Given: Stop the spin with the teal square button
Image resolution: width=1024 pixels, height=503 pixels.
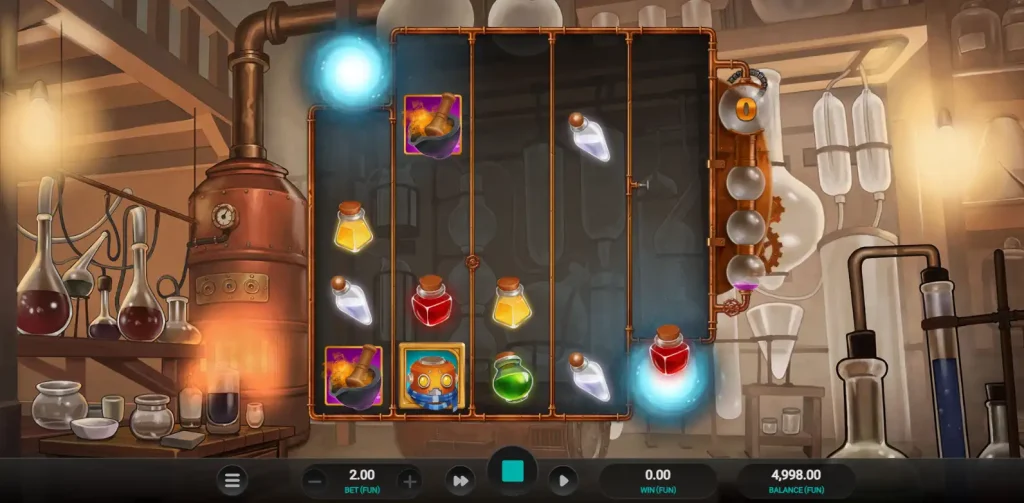Looking at the screenshot, I should point(512,473).
